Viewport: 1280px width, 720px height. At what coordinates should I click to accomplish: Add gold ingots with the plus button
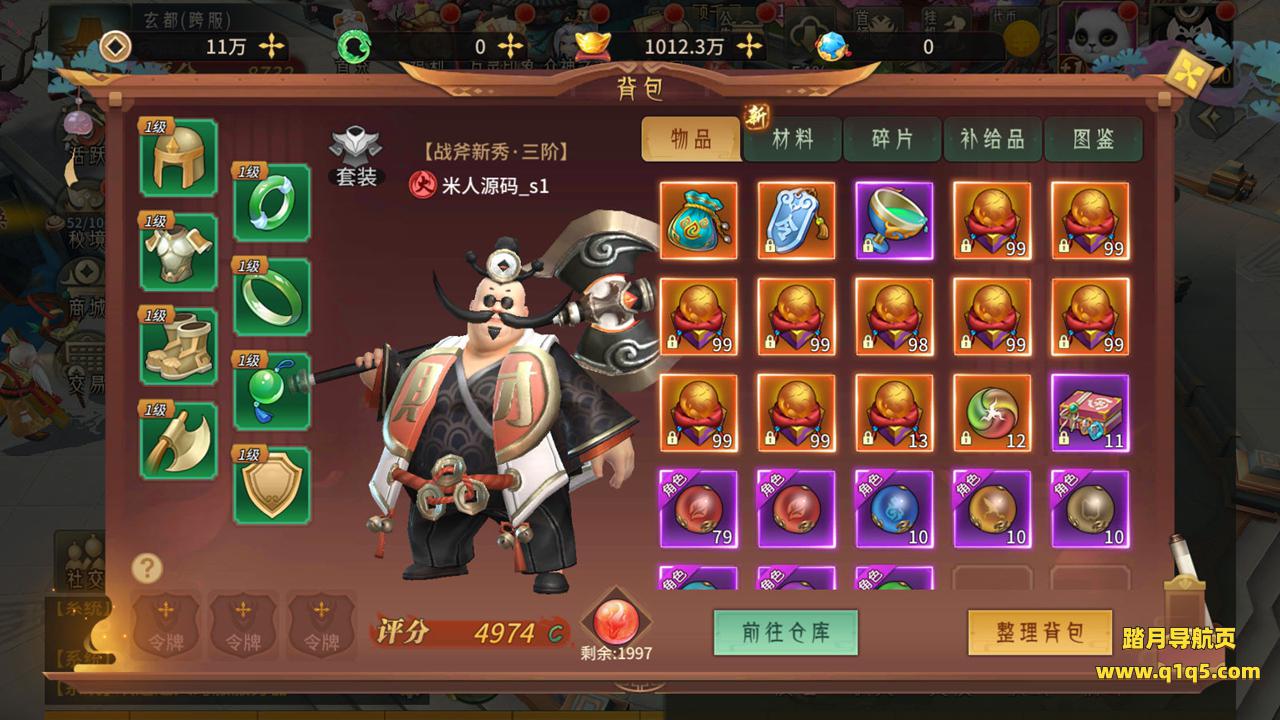750,46
